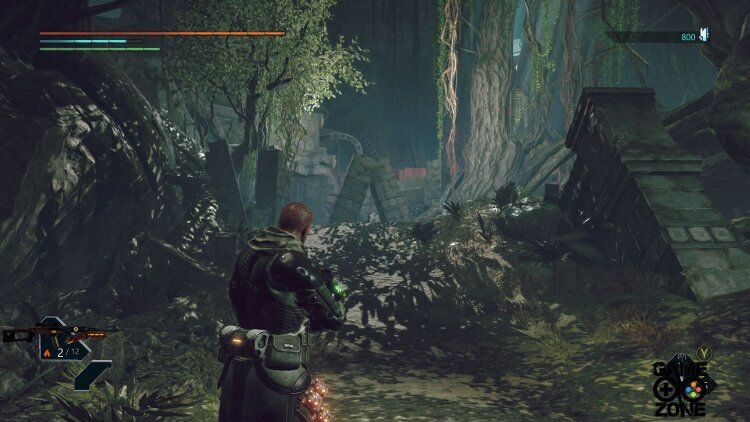Viewport: 750px width, 422px height.
Task: Click the dark ability slot below the weapon
Action: click(x=91, y=375)
